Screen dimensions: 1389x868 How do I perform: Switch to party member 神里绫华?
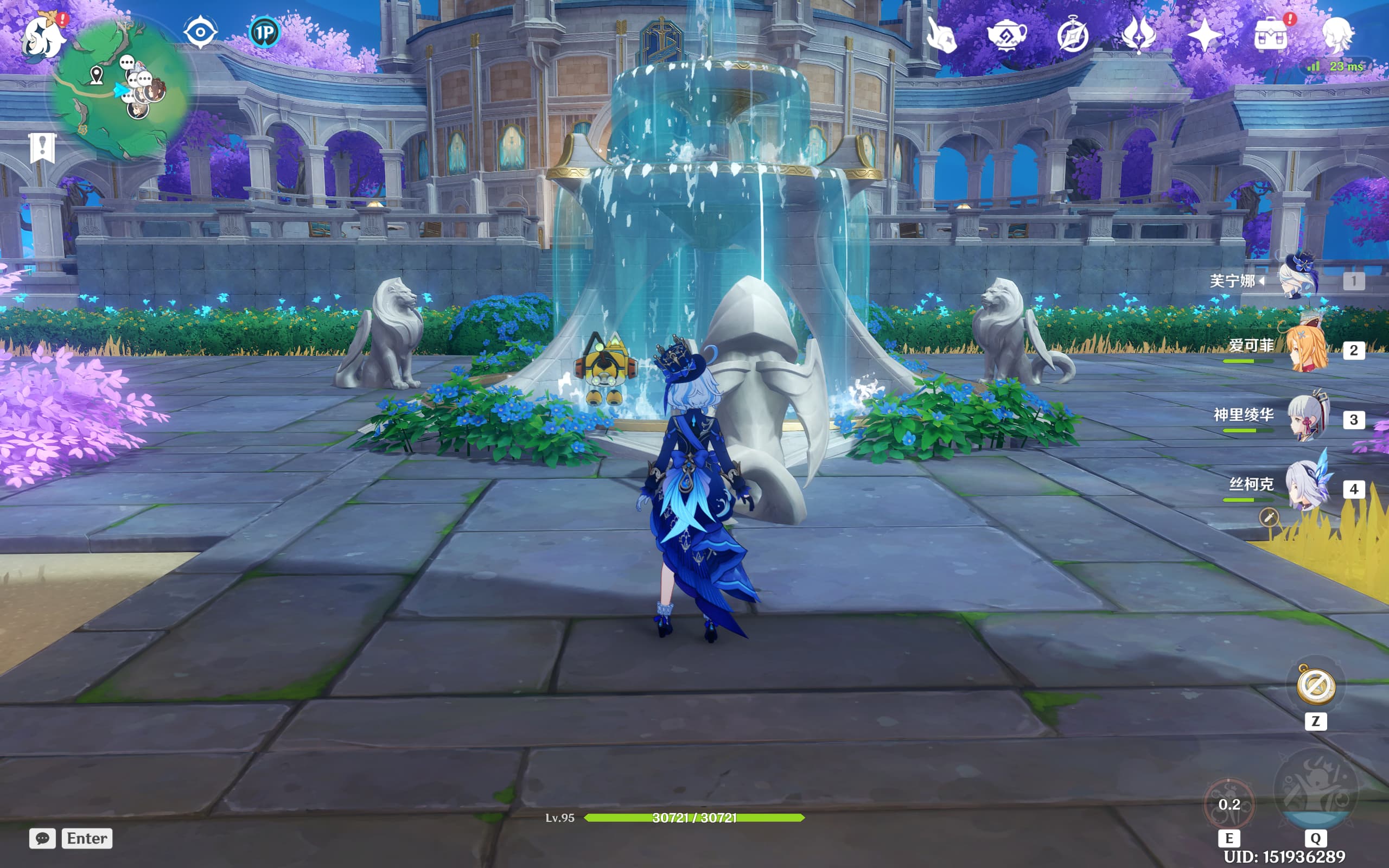pos(1307,417)
